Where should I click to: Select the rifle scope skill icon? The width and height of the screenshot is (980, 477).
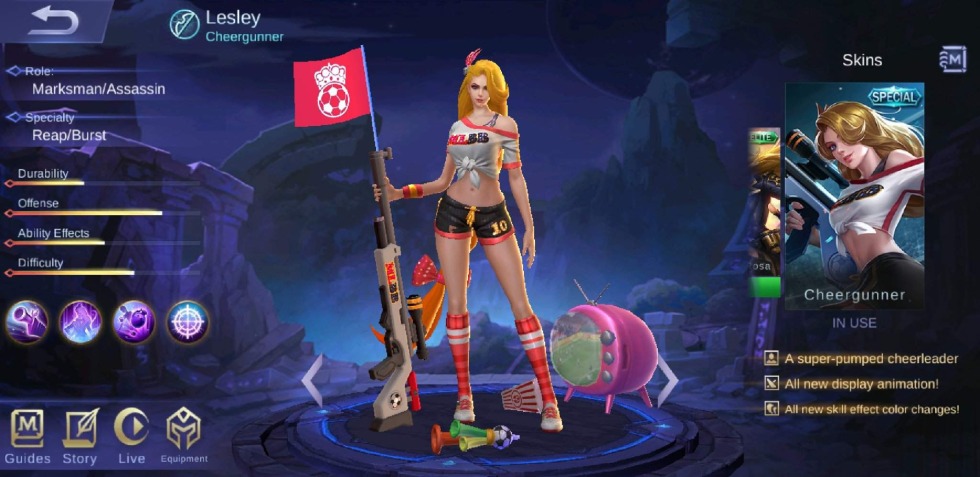(27, 322)
